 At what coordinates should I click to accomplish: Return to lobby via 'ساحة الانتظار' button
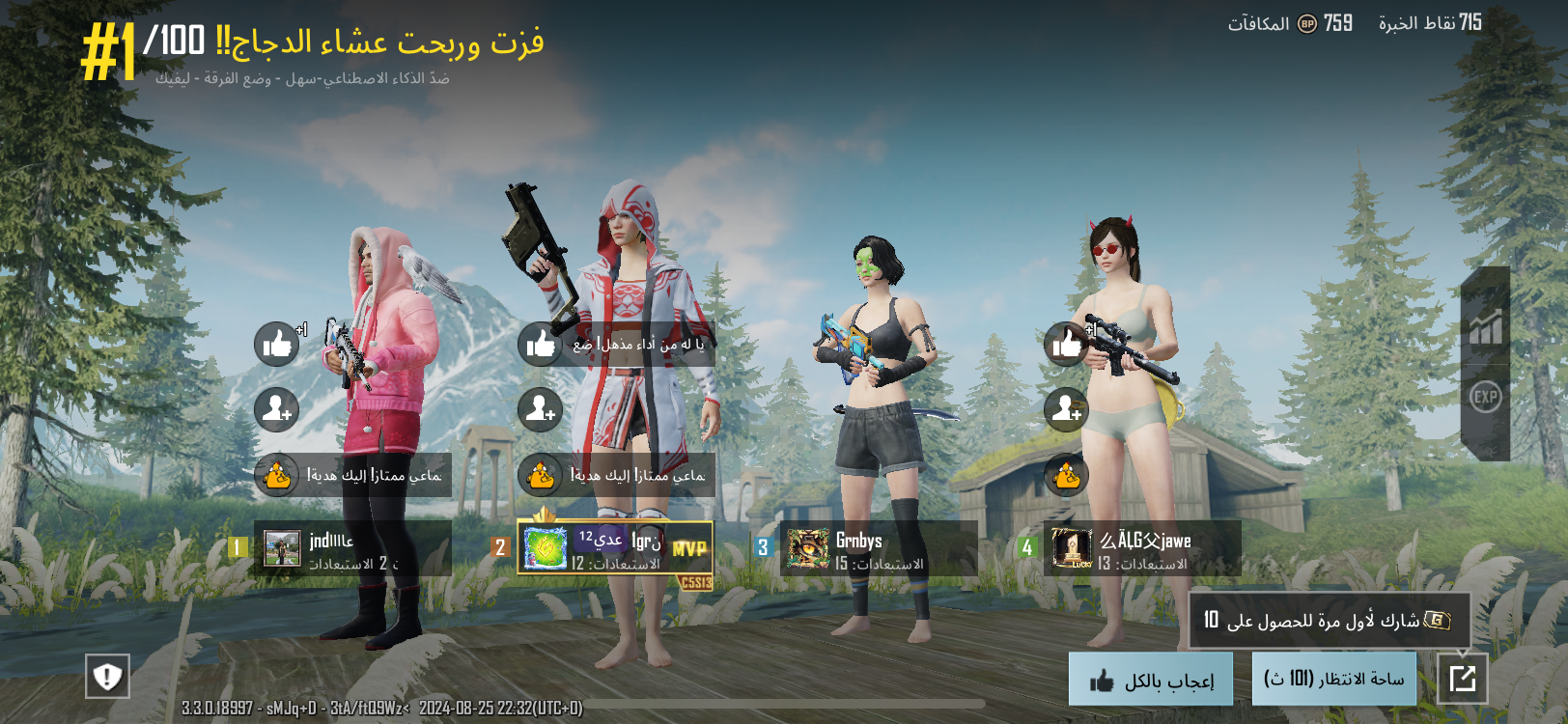[1333, 679]
